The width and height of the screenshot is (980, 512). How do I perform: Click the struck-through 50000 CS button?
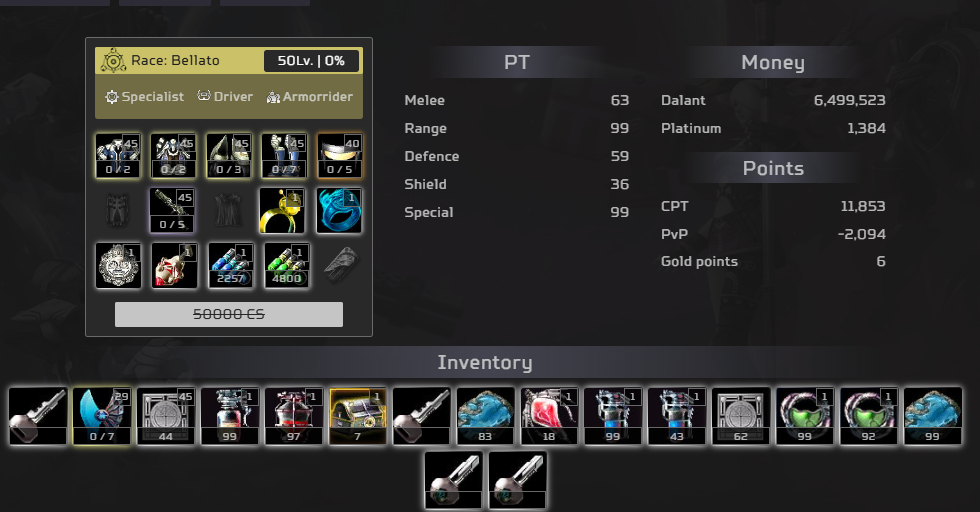229,314
